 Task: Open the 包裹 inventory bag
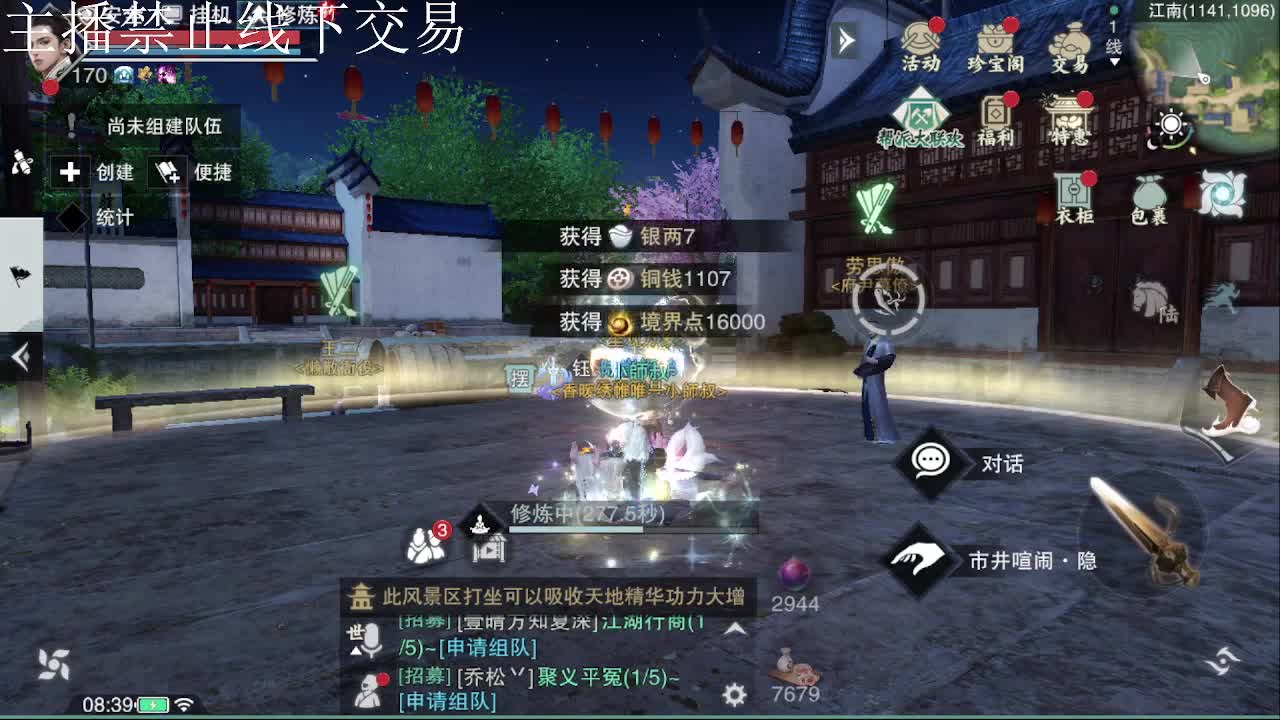[1152, 193]
